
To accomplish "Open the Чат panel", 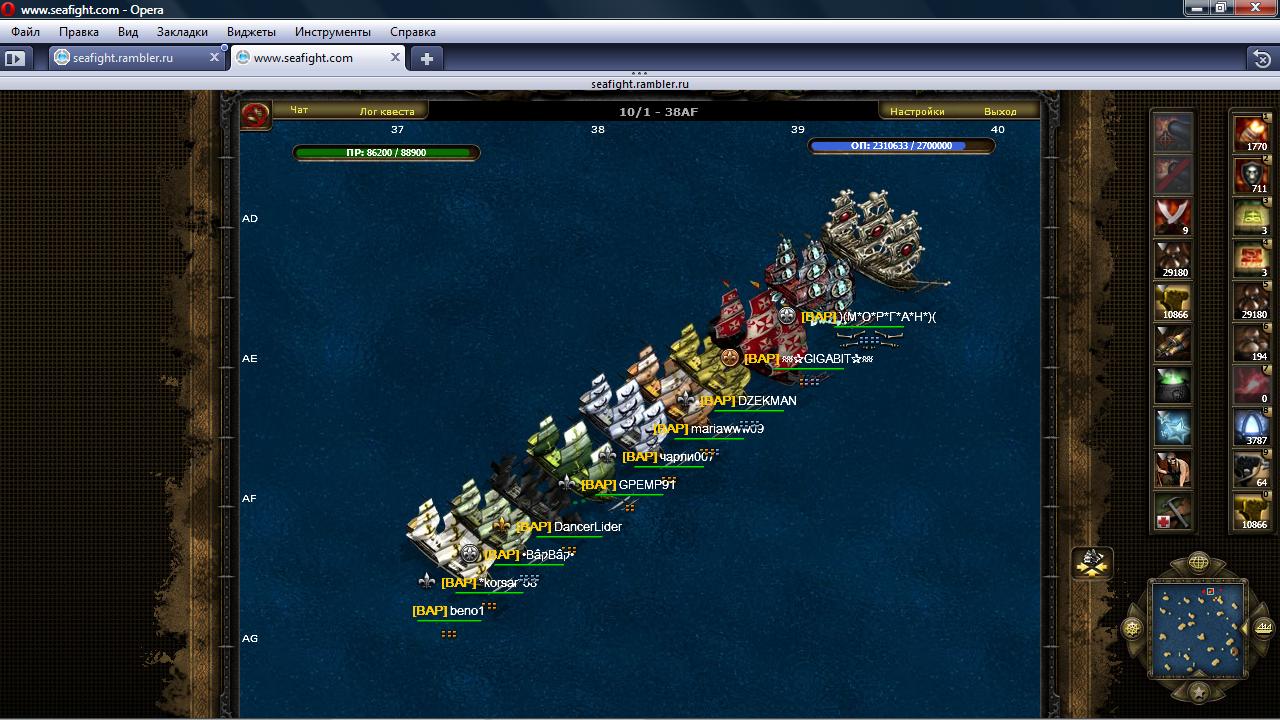I will 298,111.
